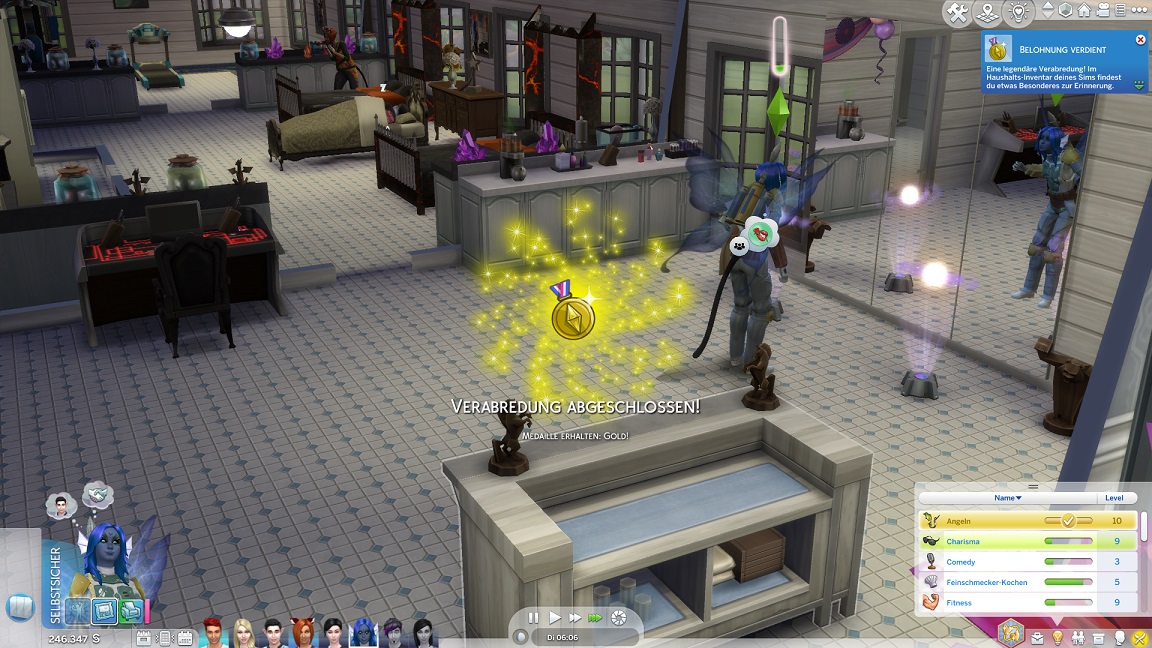
Task: Pause the game
Action: pyautogui.click(x=533, y=618)
